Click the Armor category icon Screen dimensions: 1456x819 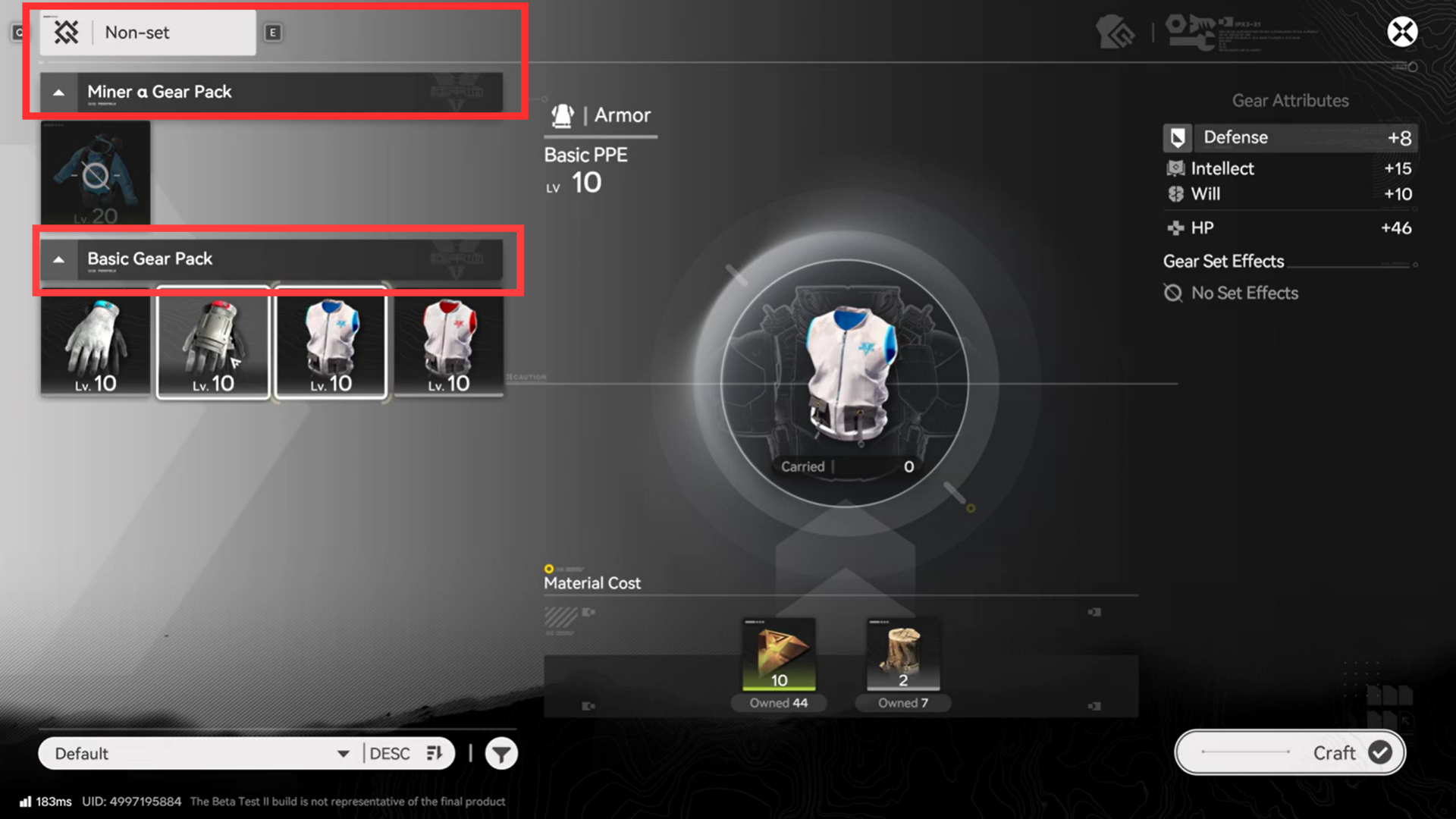563,115
